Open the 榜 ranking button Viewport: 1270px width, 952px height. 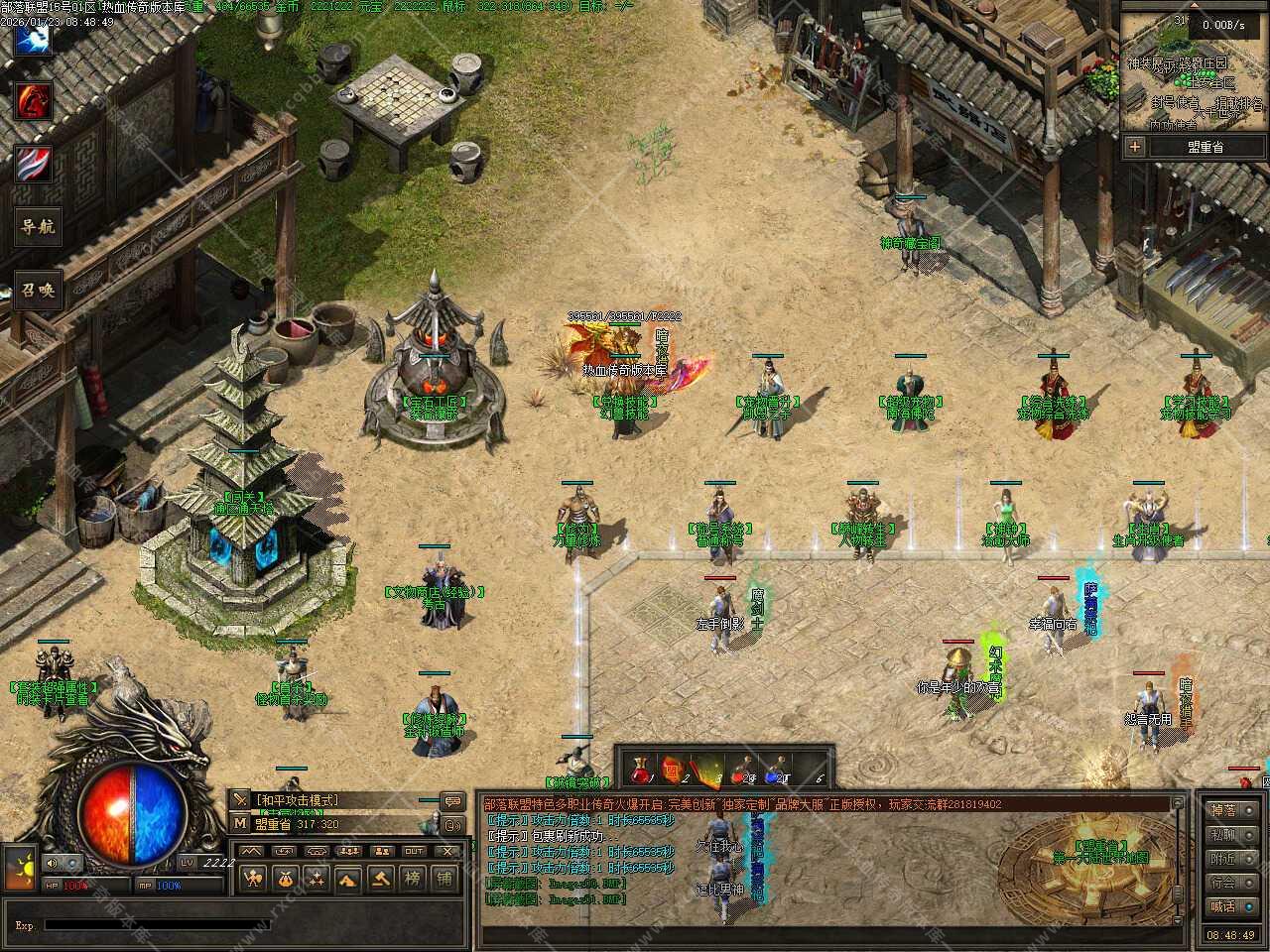click(x=413, y=878)
